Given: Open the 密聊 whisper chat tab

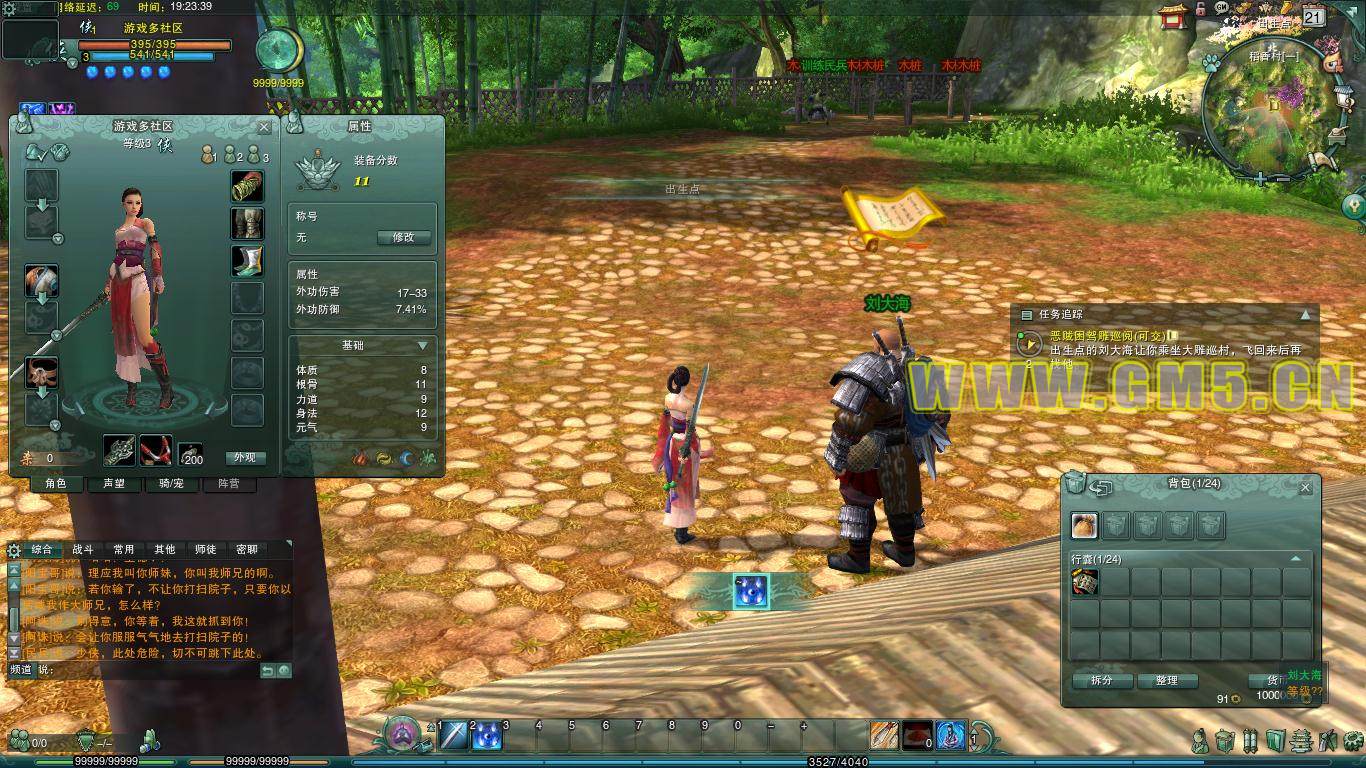Looking at the screenshot, I should coord(246,549).
